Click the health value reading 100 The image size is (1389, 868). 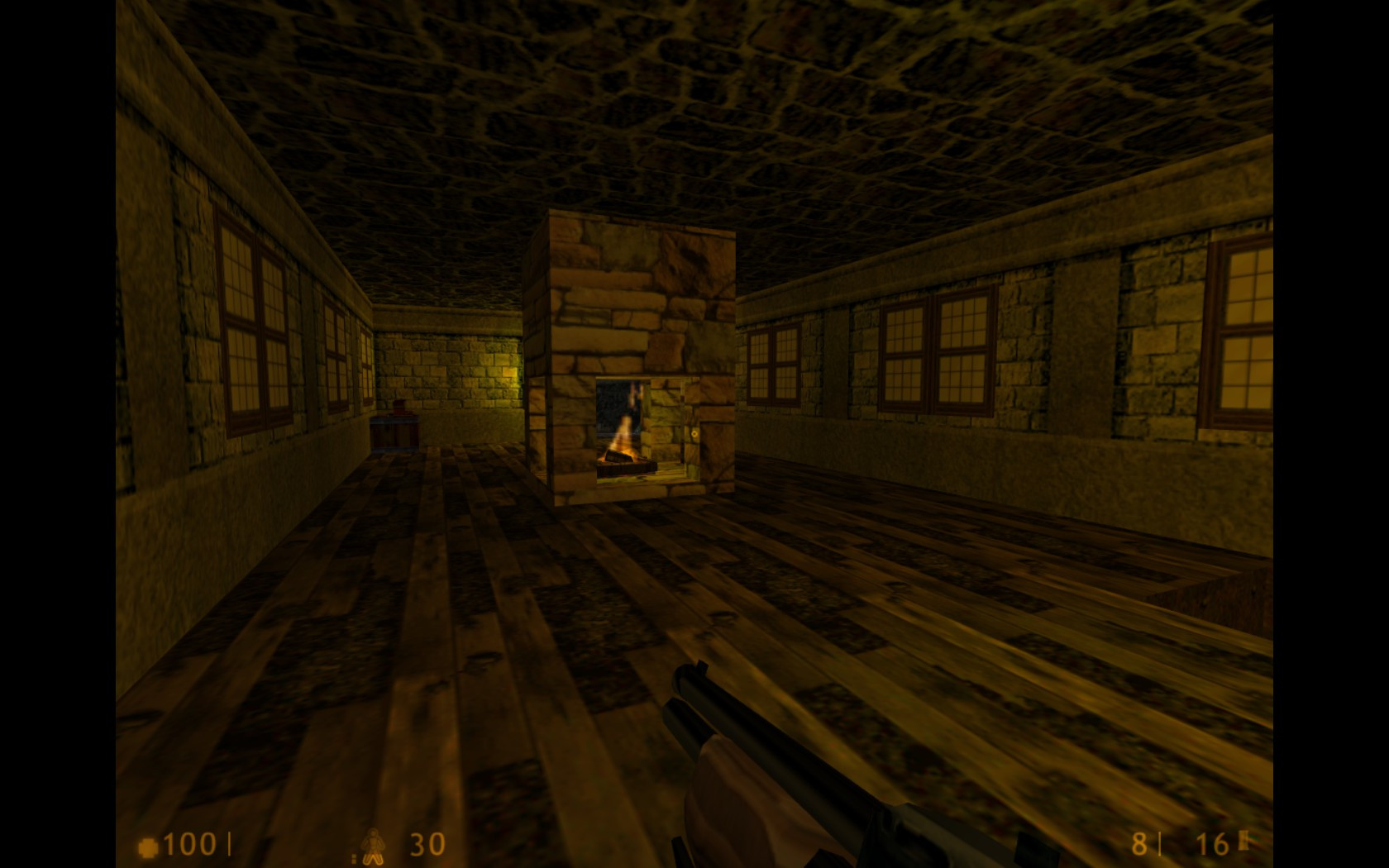coord(186,843)
